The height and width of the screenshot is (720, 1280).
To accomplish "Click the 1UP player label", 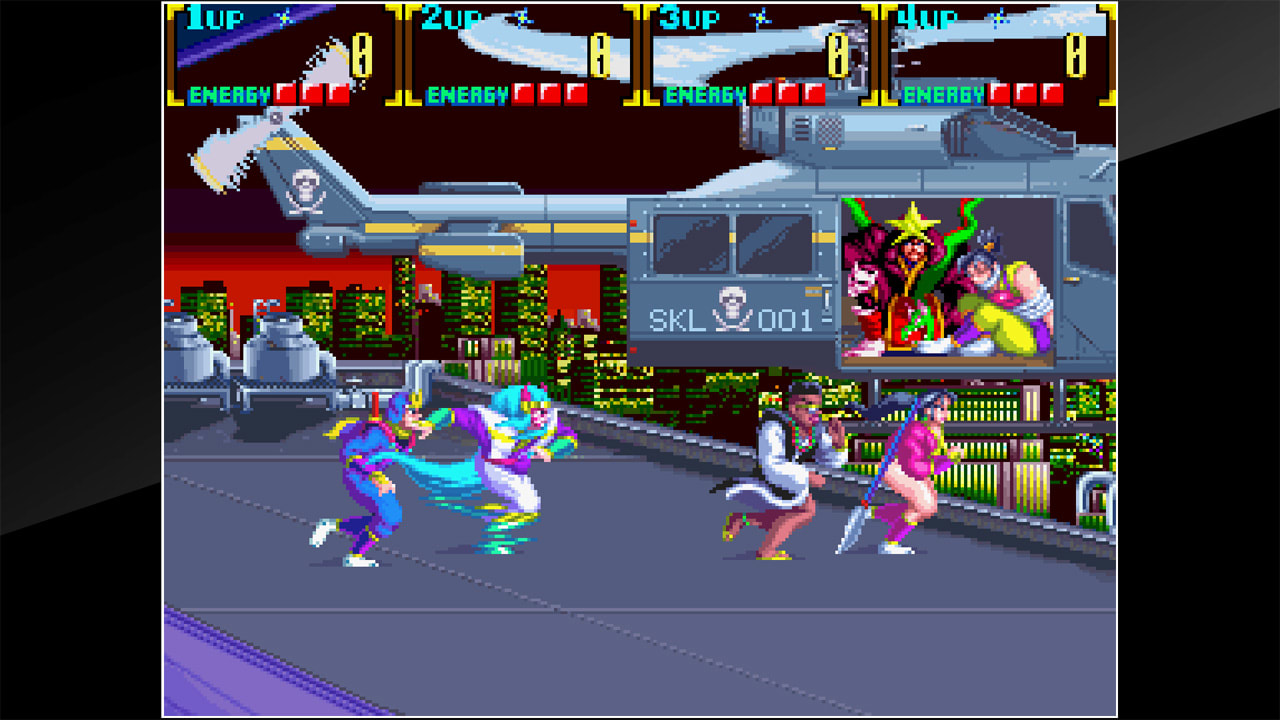I will [x=215, y=16].
